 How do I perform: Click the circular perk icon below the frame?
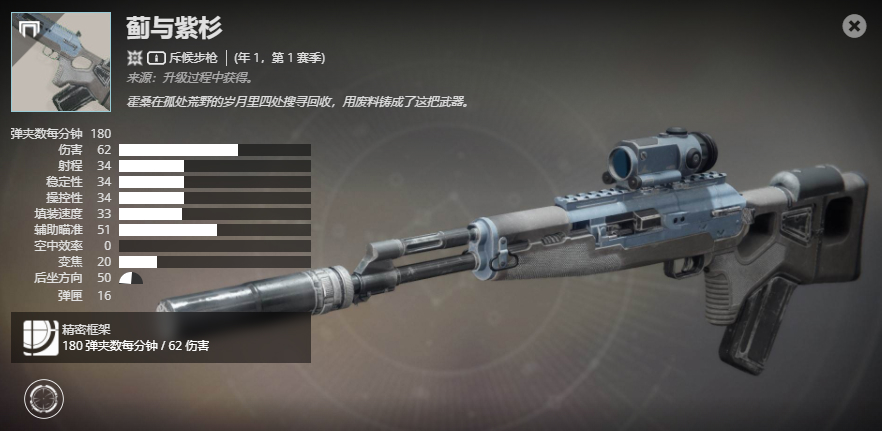[42, 399]
